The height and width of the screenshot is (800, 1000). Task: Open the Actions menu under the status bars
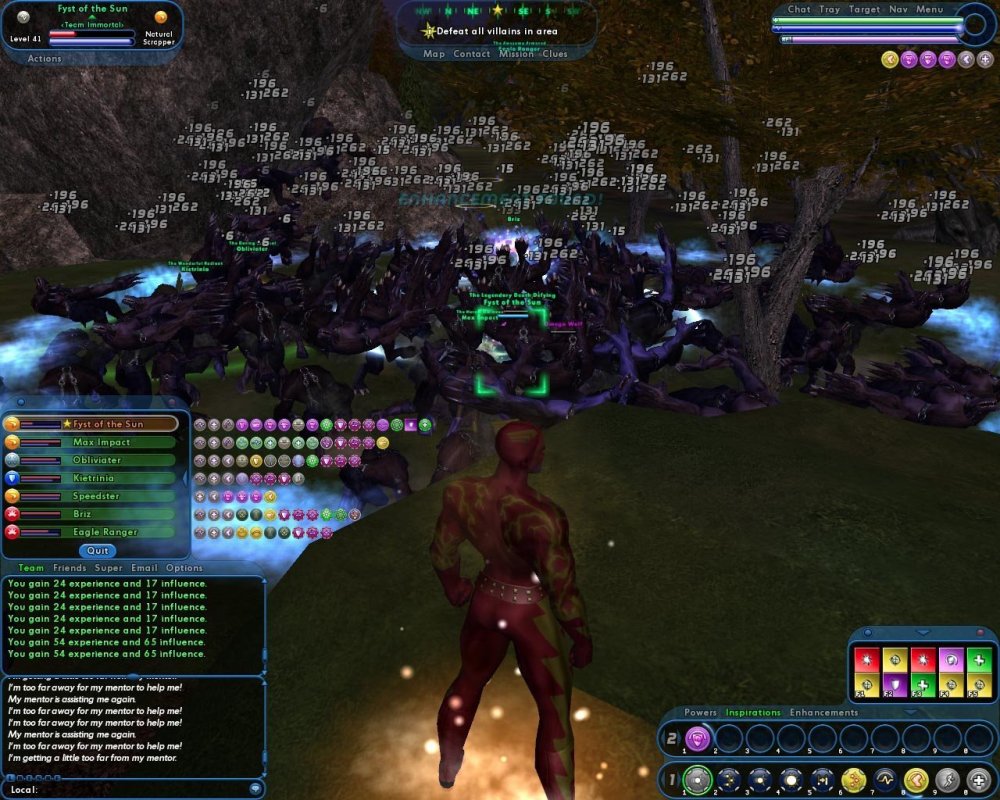click(x=44, y=59)
